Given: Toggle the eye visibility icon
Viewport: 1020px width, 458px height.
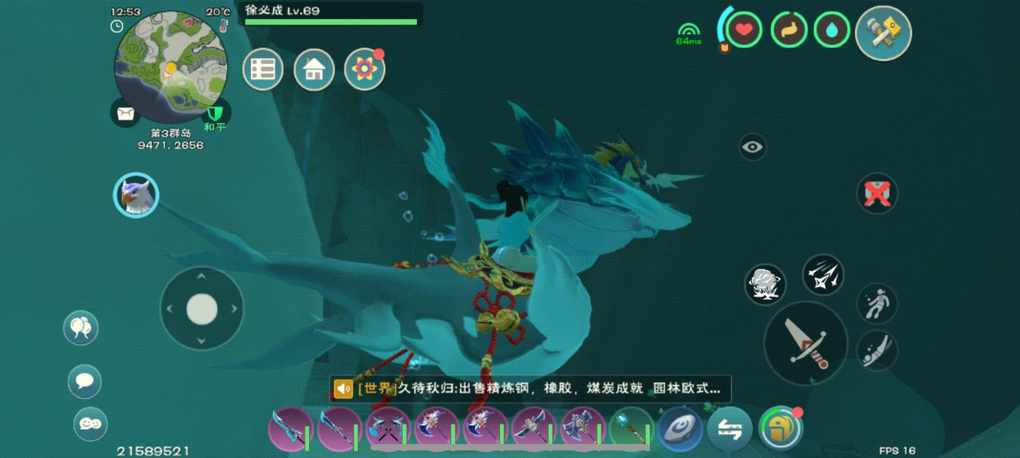Looking at the screenshot, I should point(753,148).
